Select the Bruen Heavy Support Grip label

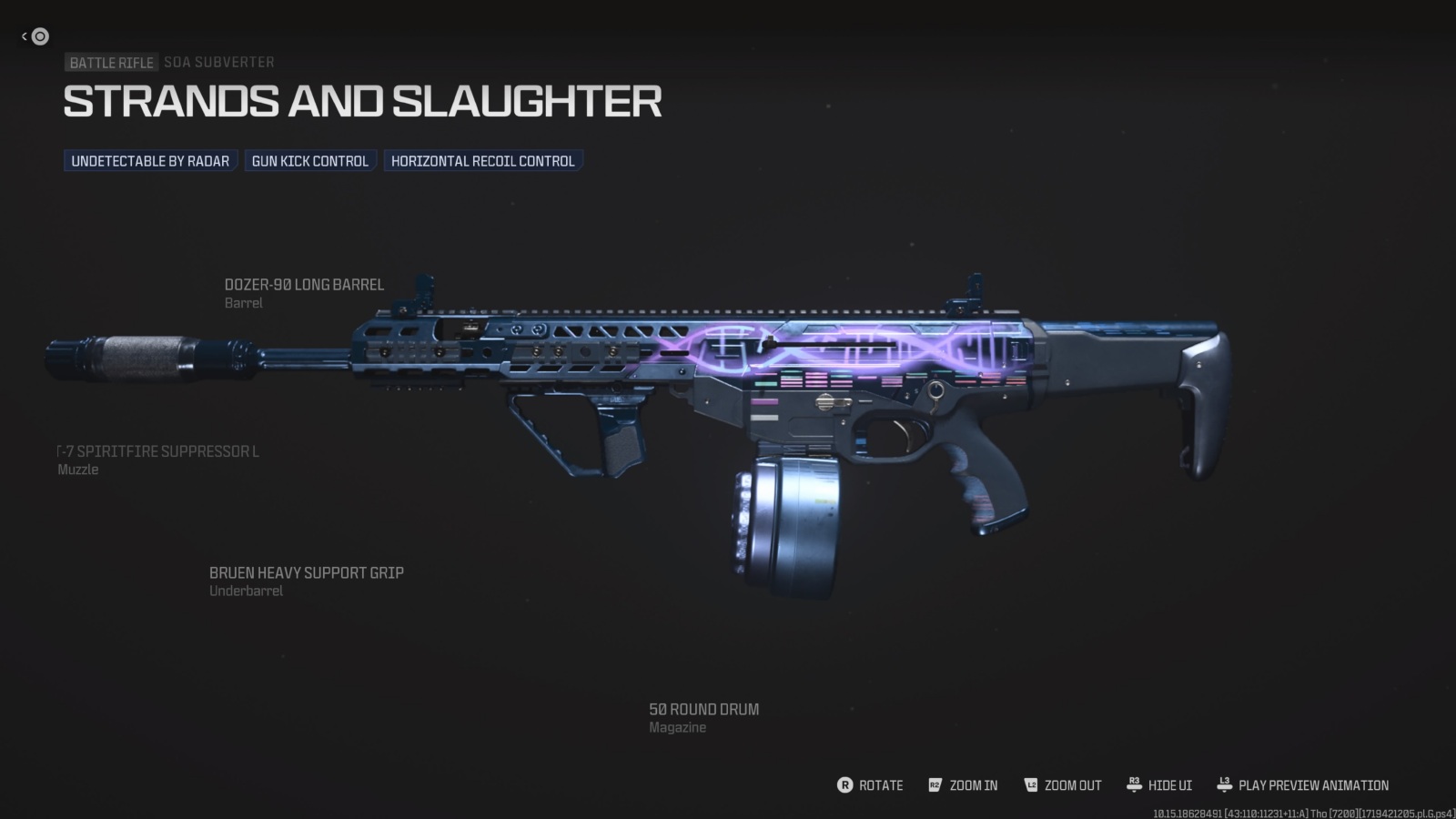(307, 572)
